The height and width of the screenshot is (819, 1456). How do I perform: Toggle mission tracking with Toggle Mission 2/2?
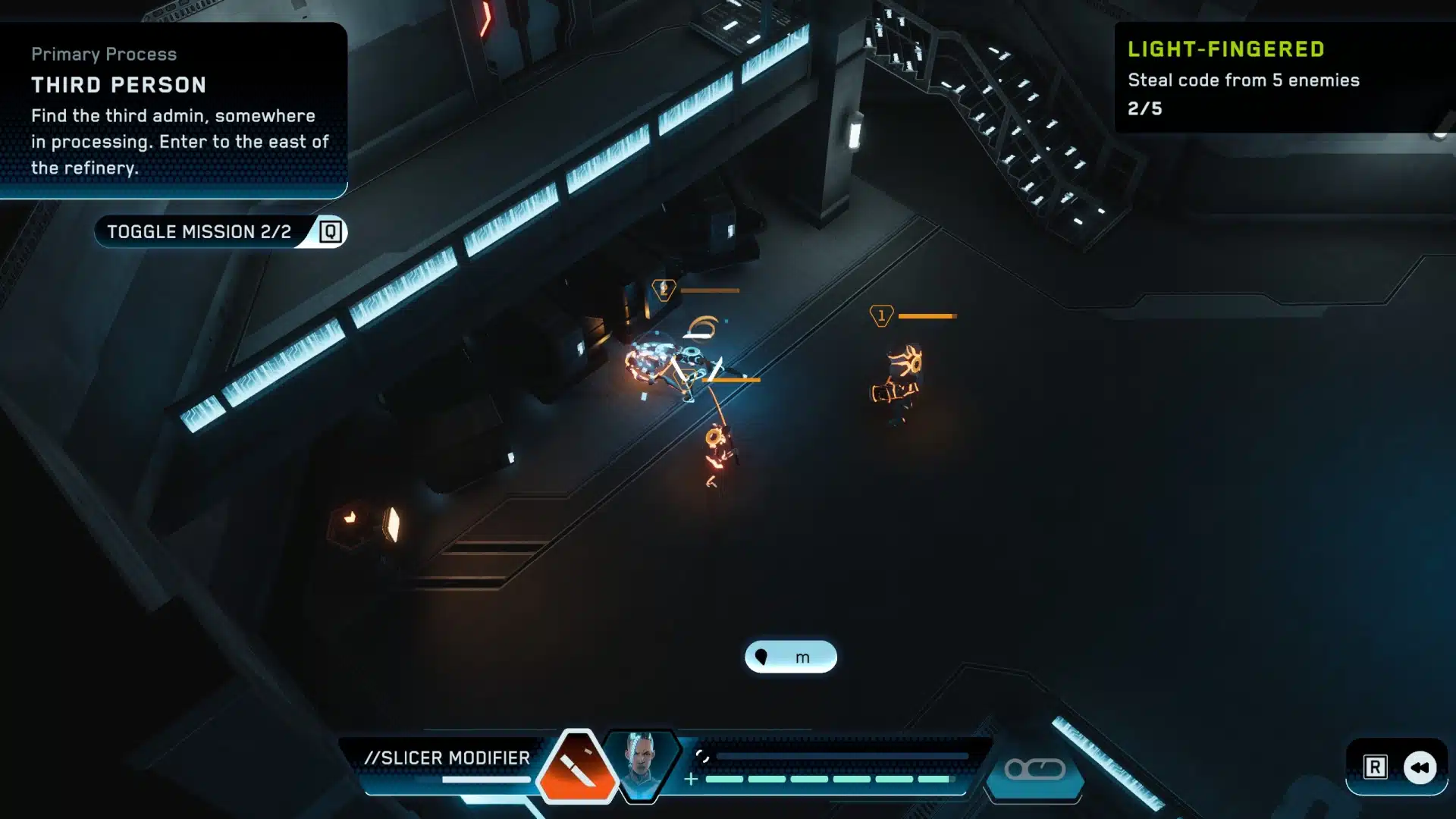tap(201, 231)
